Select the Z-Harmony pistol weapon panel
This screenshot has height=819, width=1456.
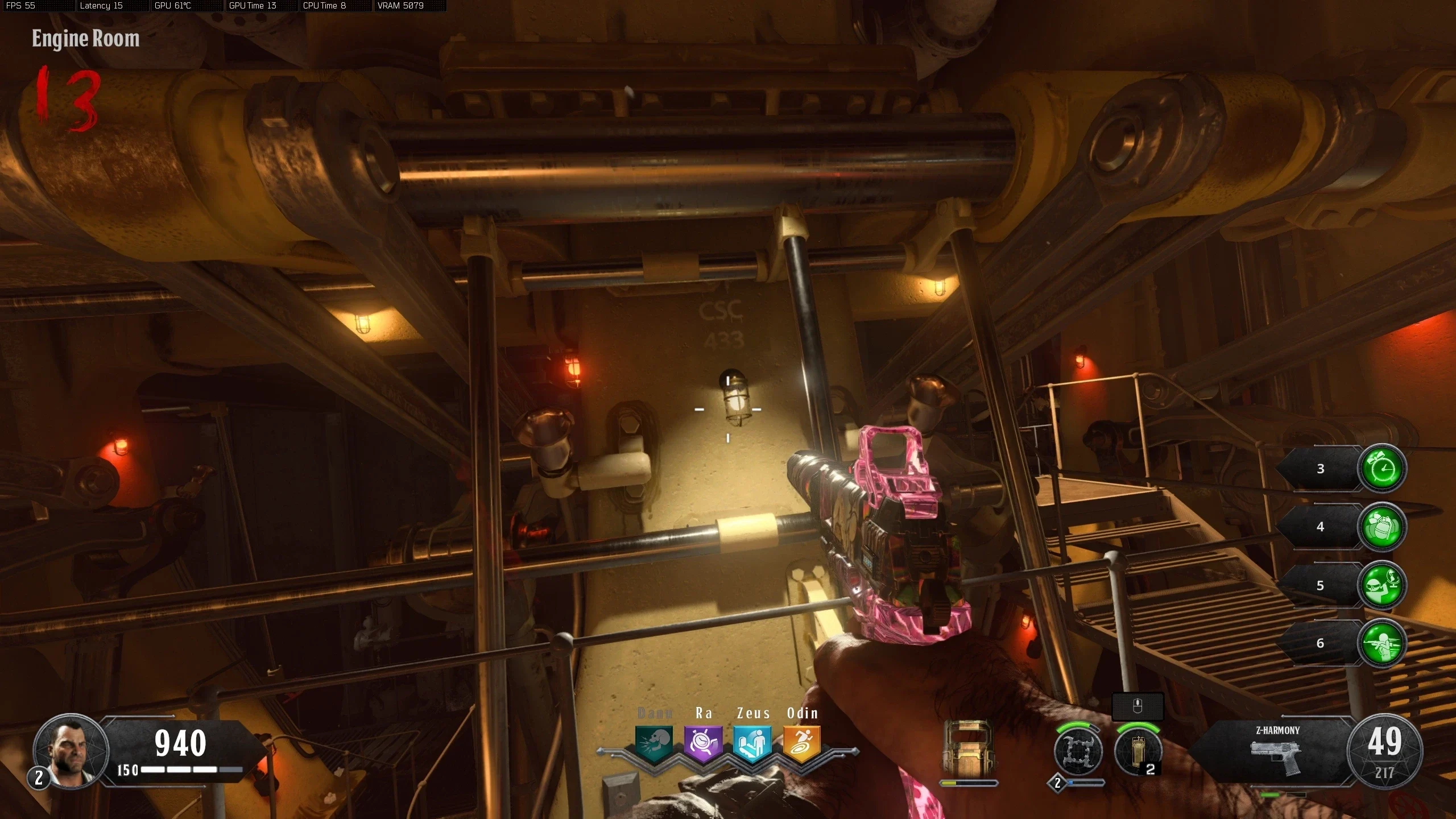(1276, 752)
